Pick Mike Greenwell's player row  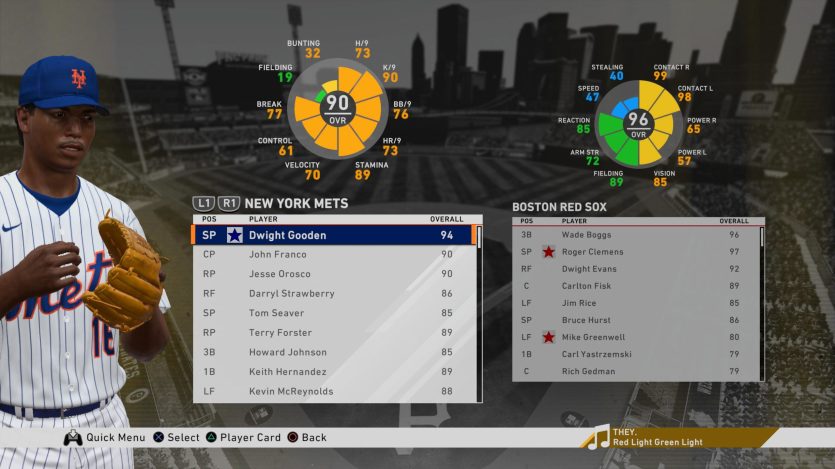coord(635,338)
